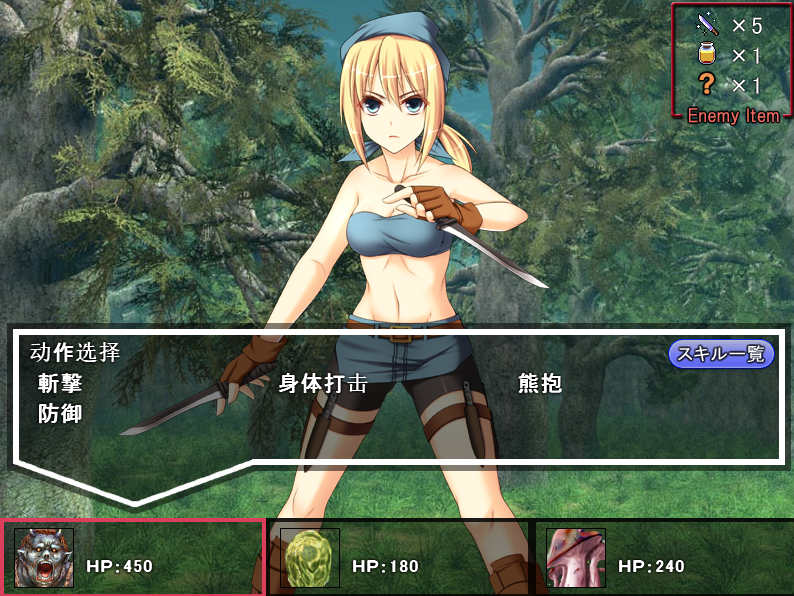Select the pink tentacle monster with HP 240
This screenshot has width=794, height=596.
click(576, 558)
